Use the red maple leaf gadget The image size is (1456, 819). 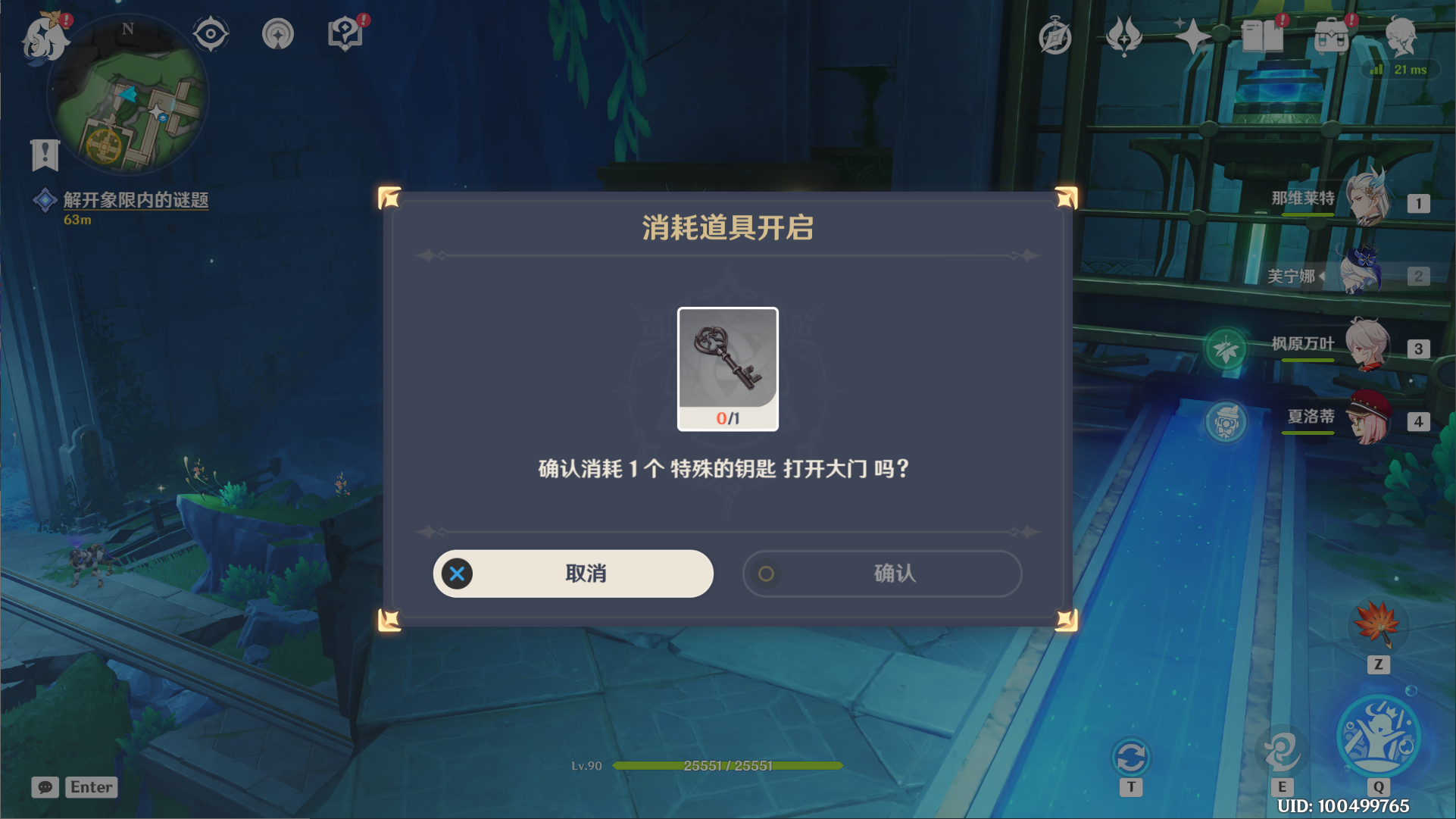[x=1377, y=624]
